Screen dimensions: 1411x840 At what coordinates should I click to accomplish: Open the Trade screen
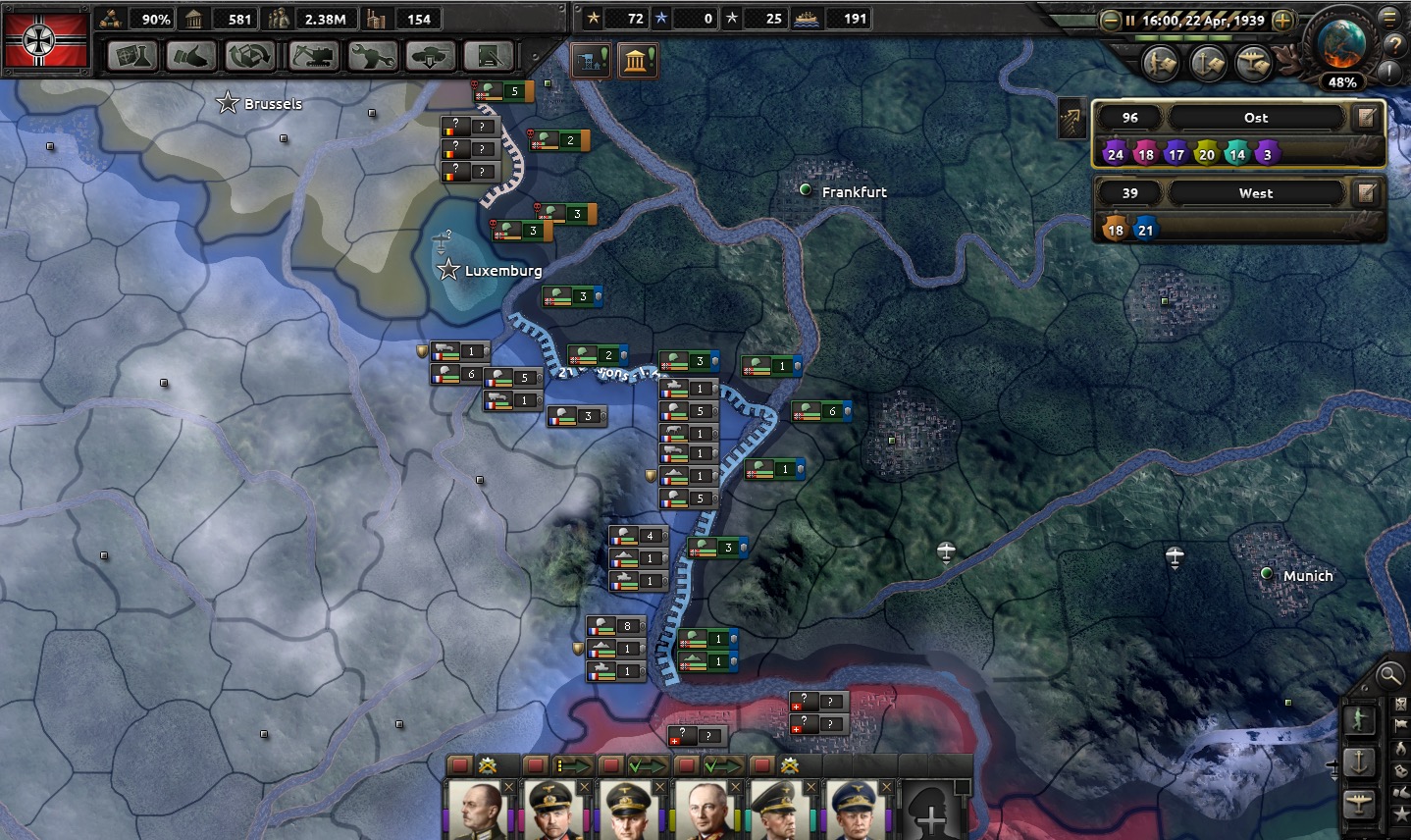point(249,57)
